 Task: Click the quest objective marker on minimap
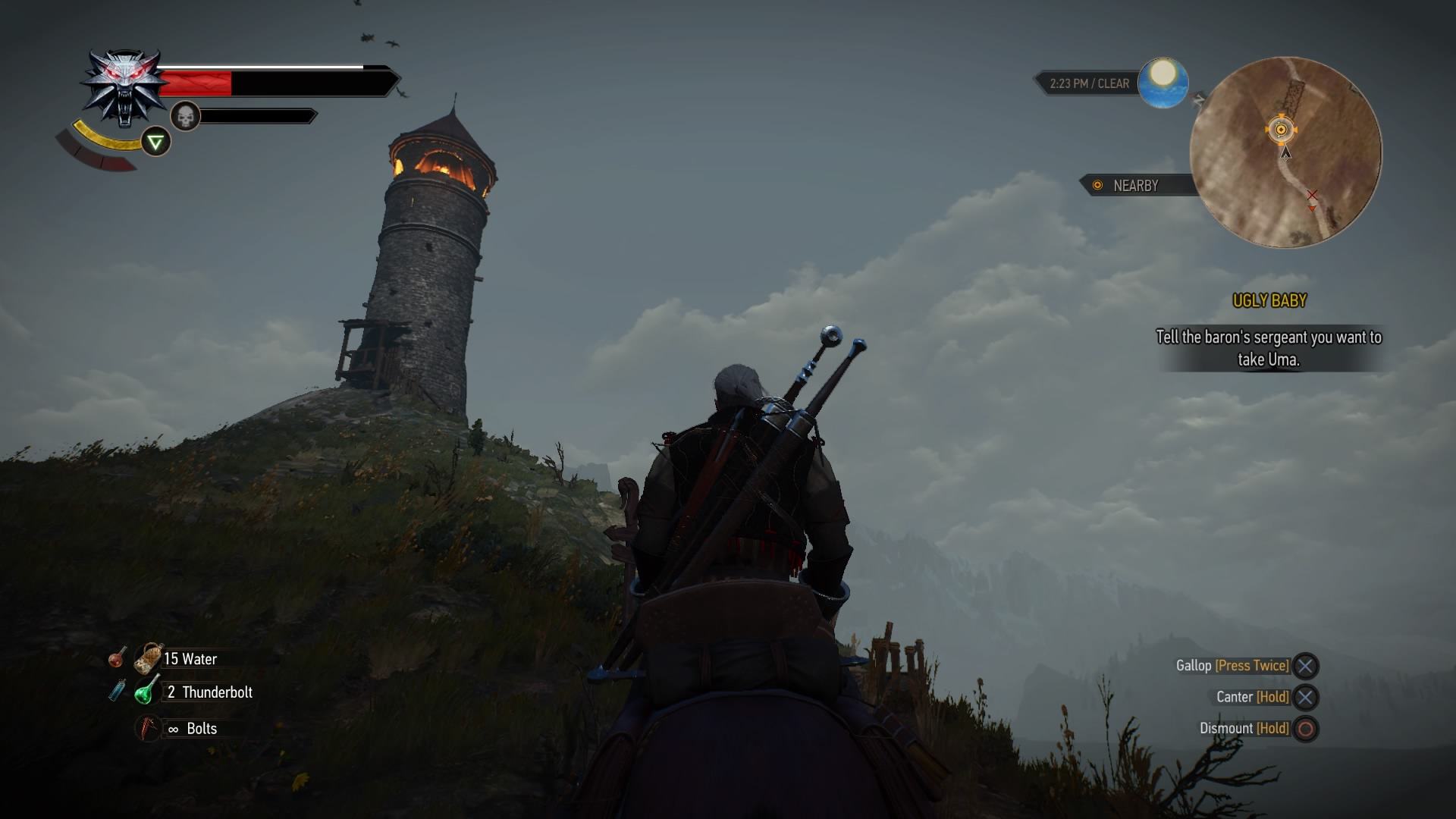(1281, 130)
